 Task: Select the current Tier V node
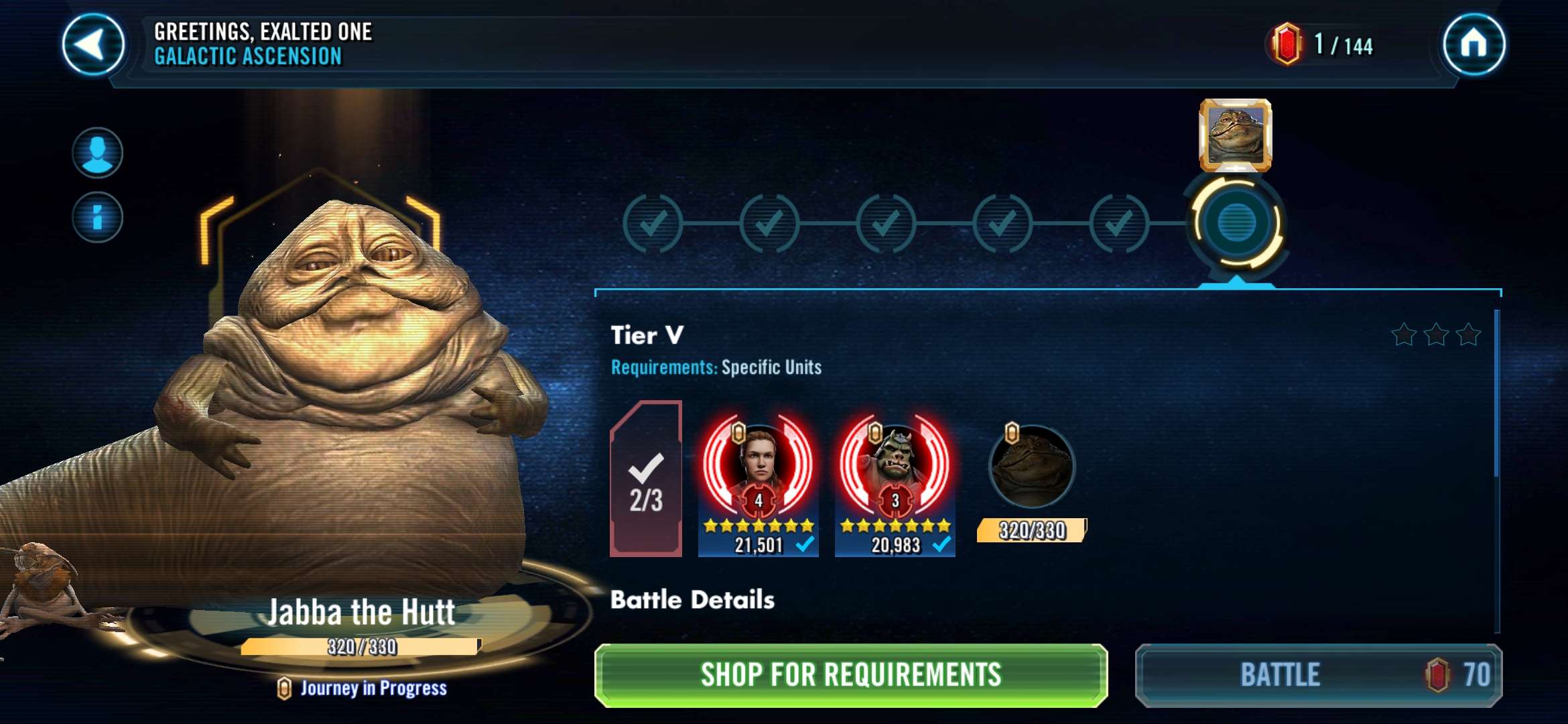coord(1236,223)
